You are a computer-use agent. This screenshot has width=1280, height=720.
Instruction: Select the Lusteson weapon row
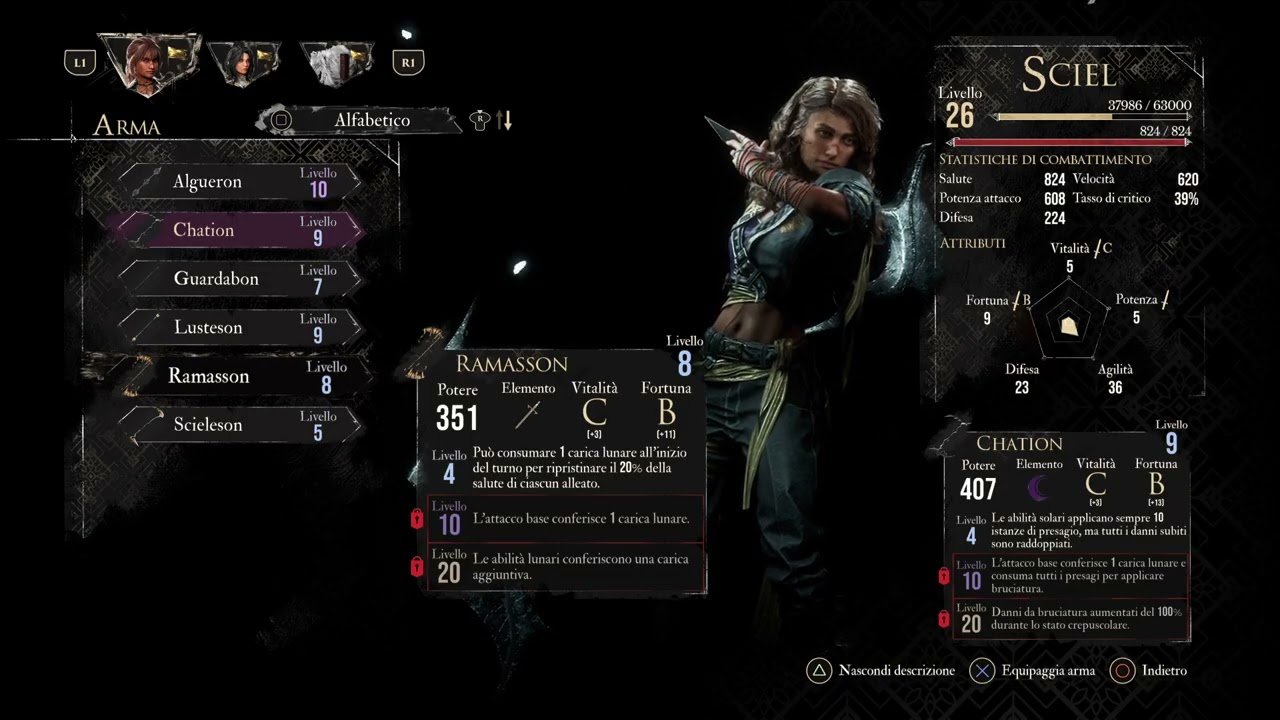pyautogui.click(x=238, y=328)
